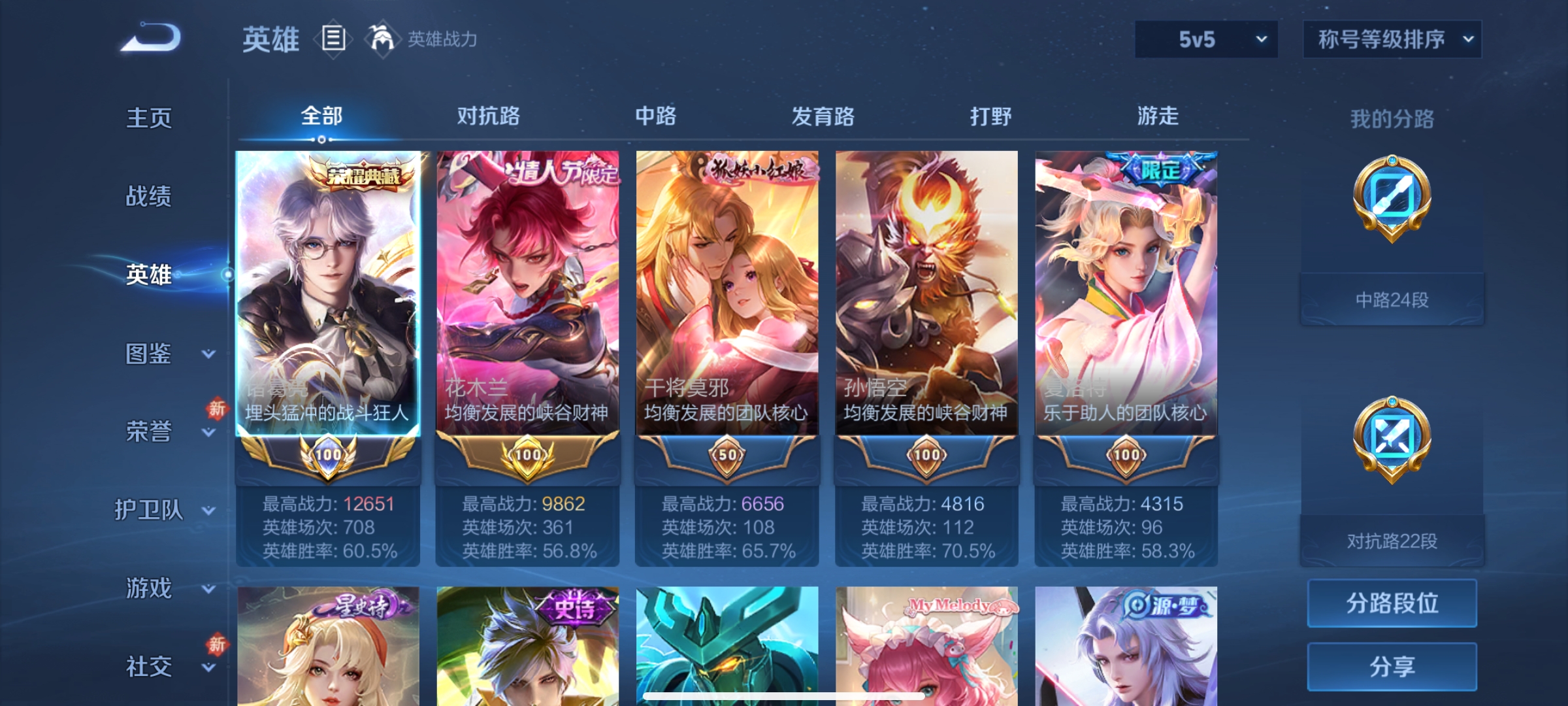Open the hero list icon beside 英雄 title

(x=333, y=41)
